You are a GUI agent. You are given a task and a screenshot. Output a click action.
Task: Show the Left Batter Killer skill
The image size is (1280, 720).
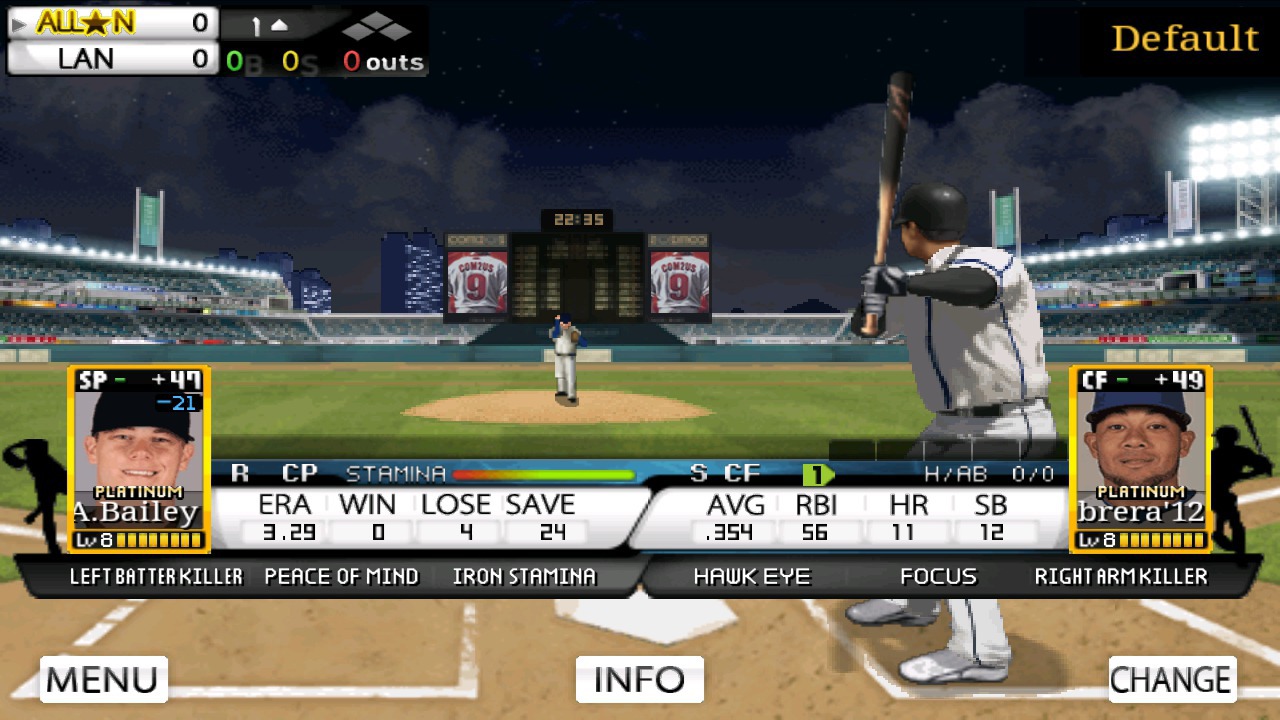click(156, 576)
